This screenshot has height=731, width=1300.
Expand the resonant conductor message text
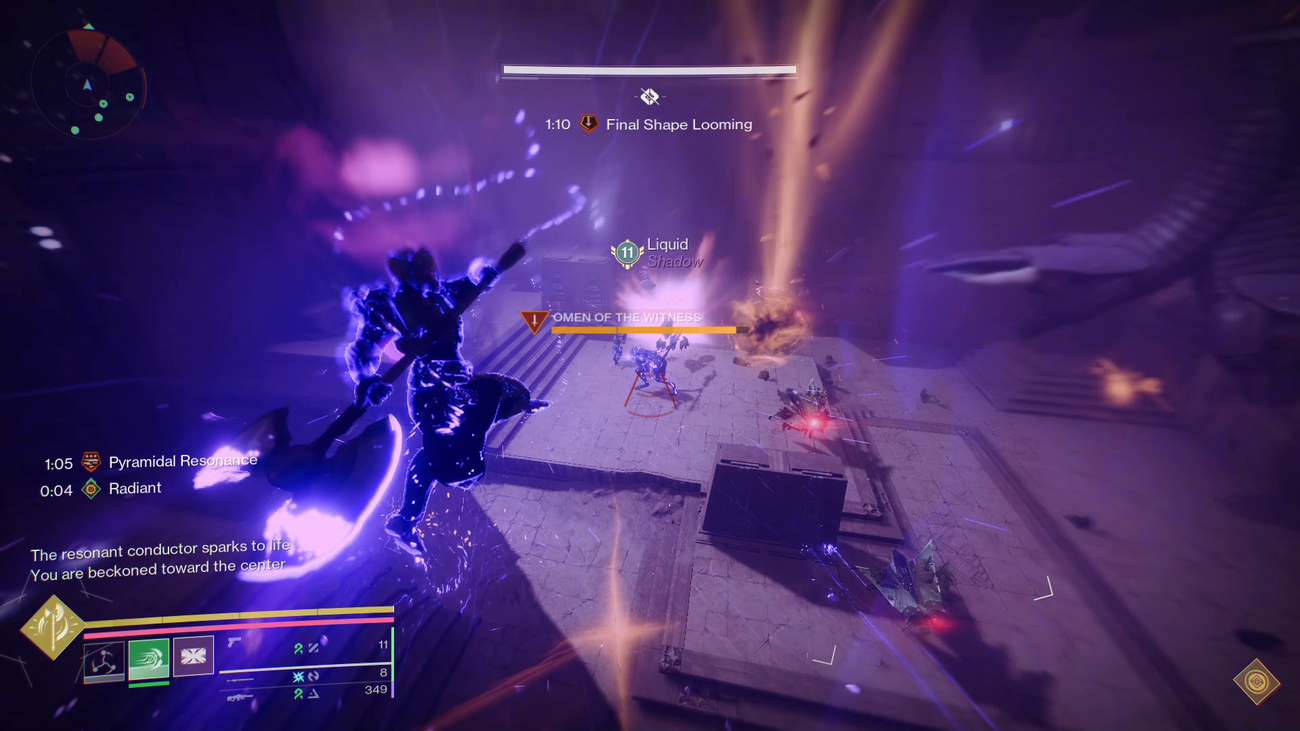[x=160, y=558]
